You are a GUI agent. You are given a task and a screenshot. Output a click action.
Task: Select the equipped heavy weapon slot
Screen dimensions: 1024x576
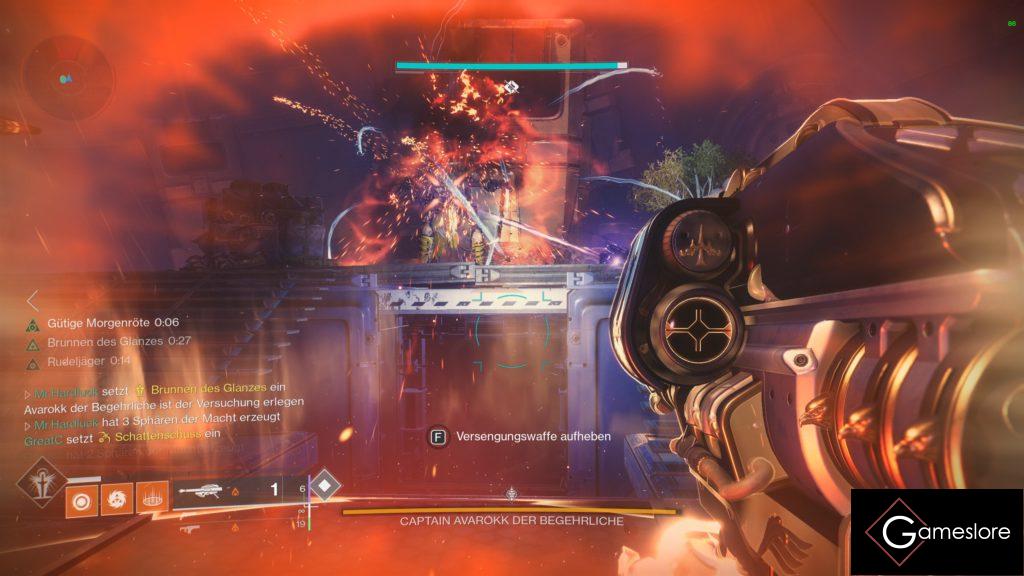pyautogui.click(x=232, y=491)
